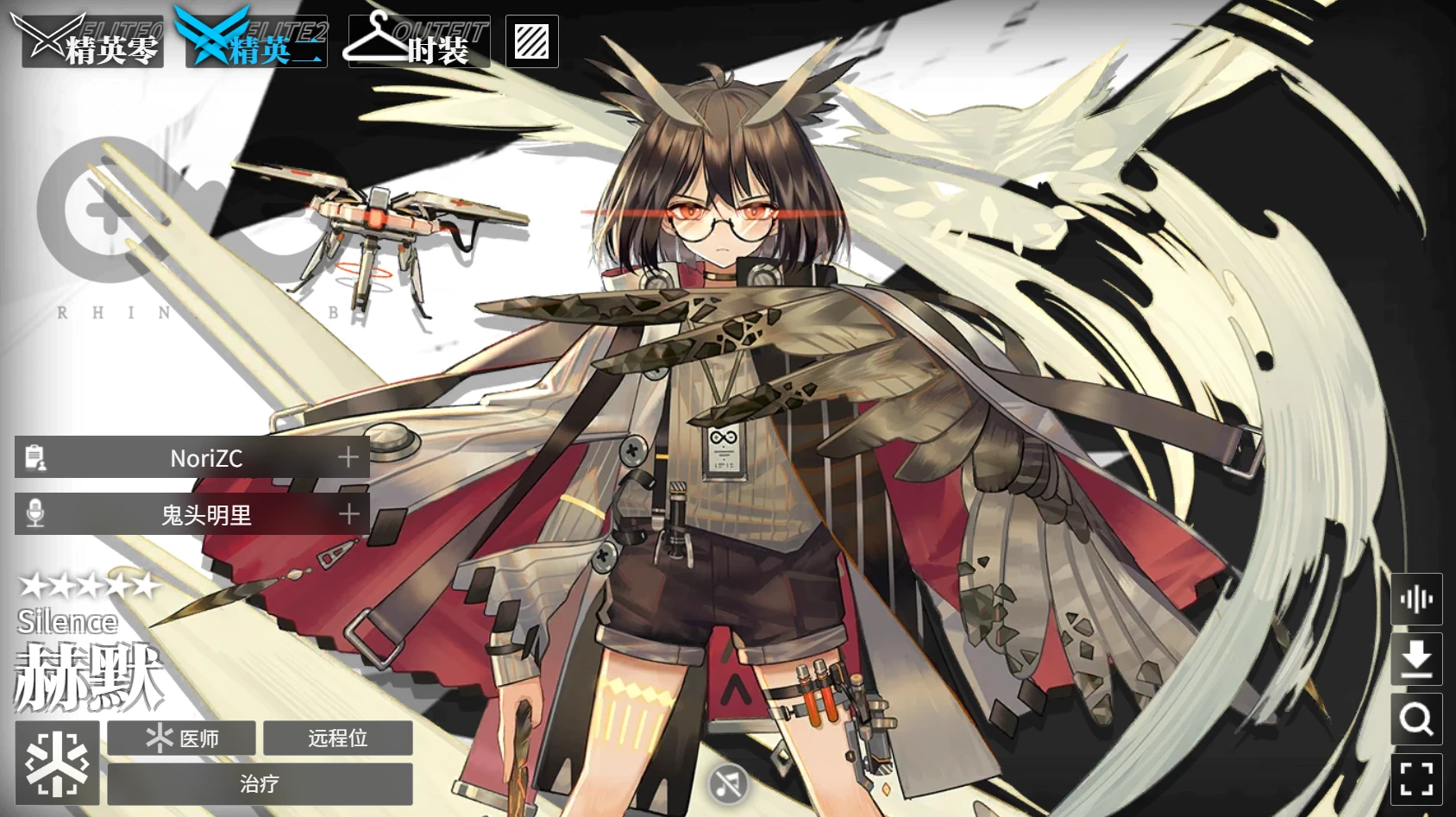
Task: Expand the 鬼头明里 voice actor entry
Action: 348,514
